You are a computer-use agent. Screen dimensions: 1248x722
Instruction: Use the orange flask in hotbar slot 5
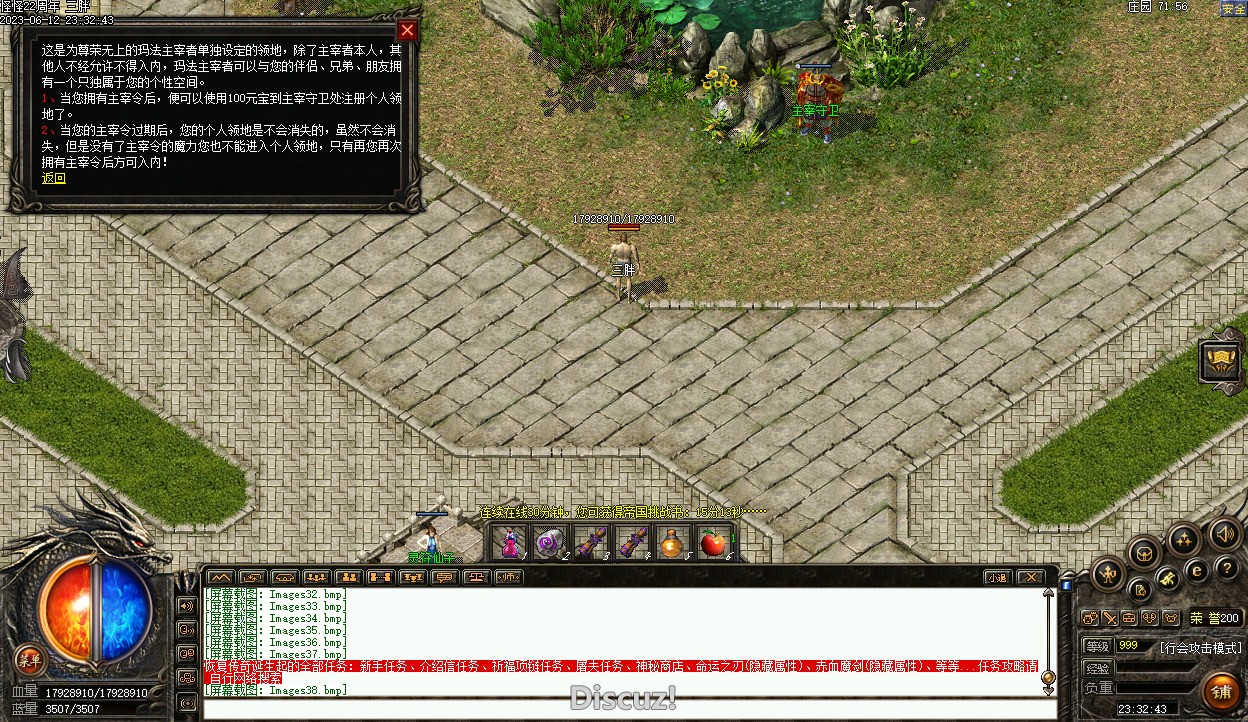click(x=671, y=542)
